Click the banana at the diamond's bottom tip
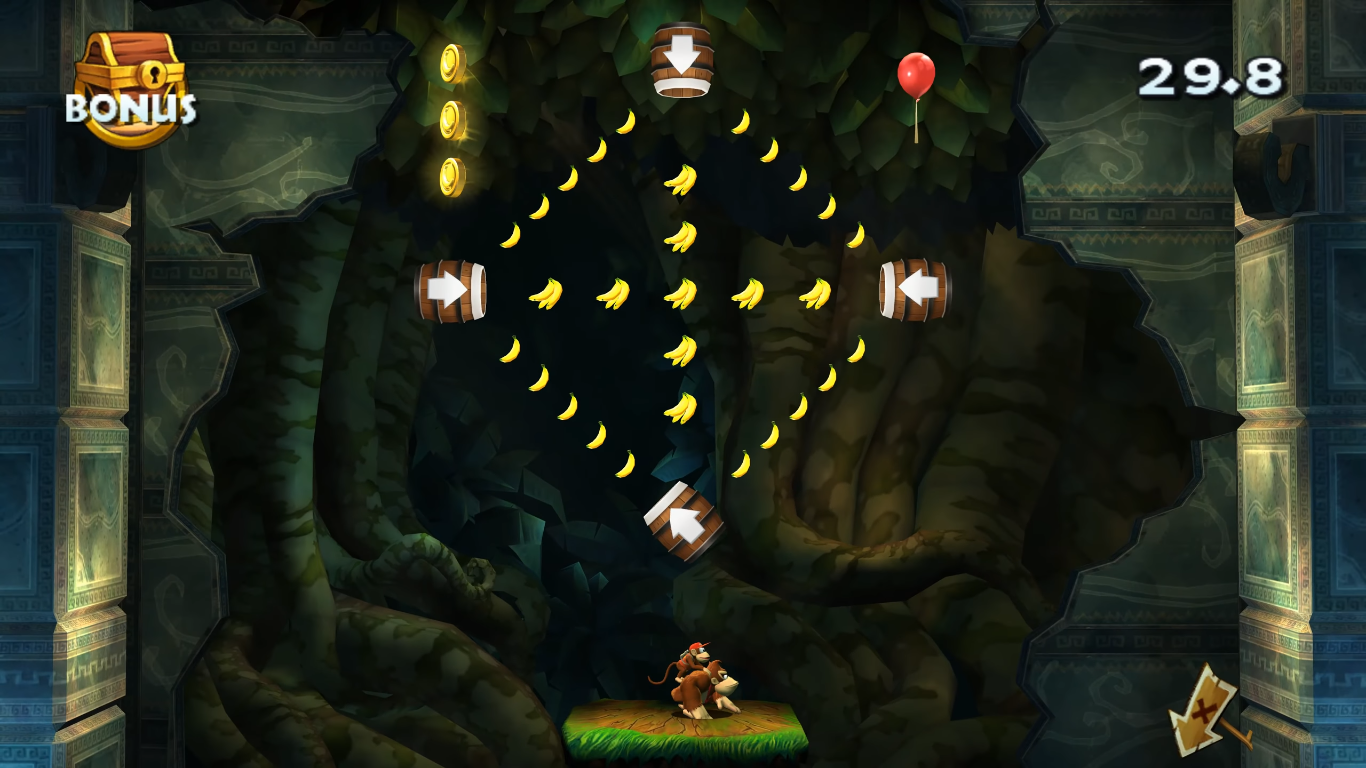 [683, 462]
